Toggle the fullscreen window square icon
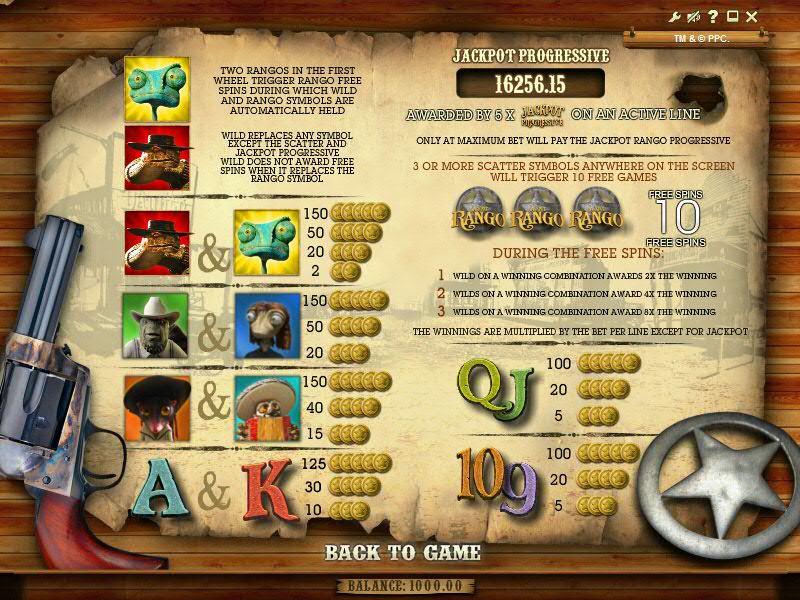 point(732,16)
